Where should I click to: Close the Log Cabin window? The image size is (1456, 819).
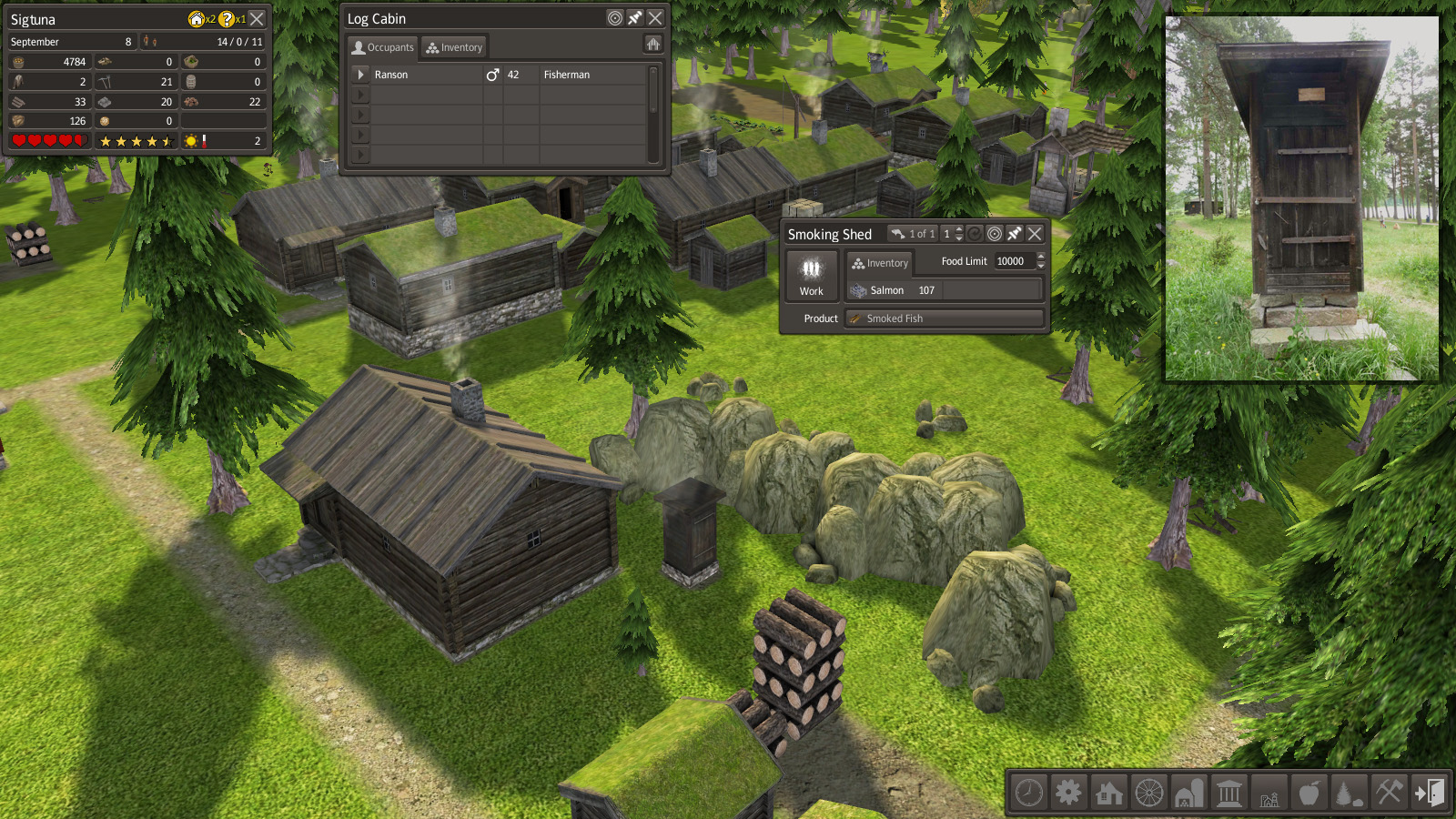(655, 18)
